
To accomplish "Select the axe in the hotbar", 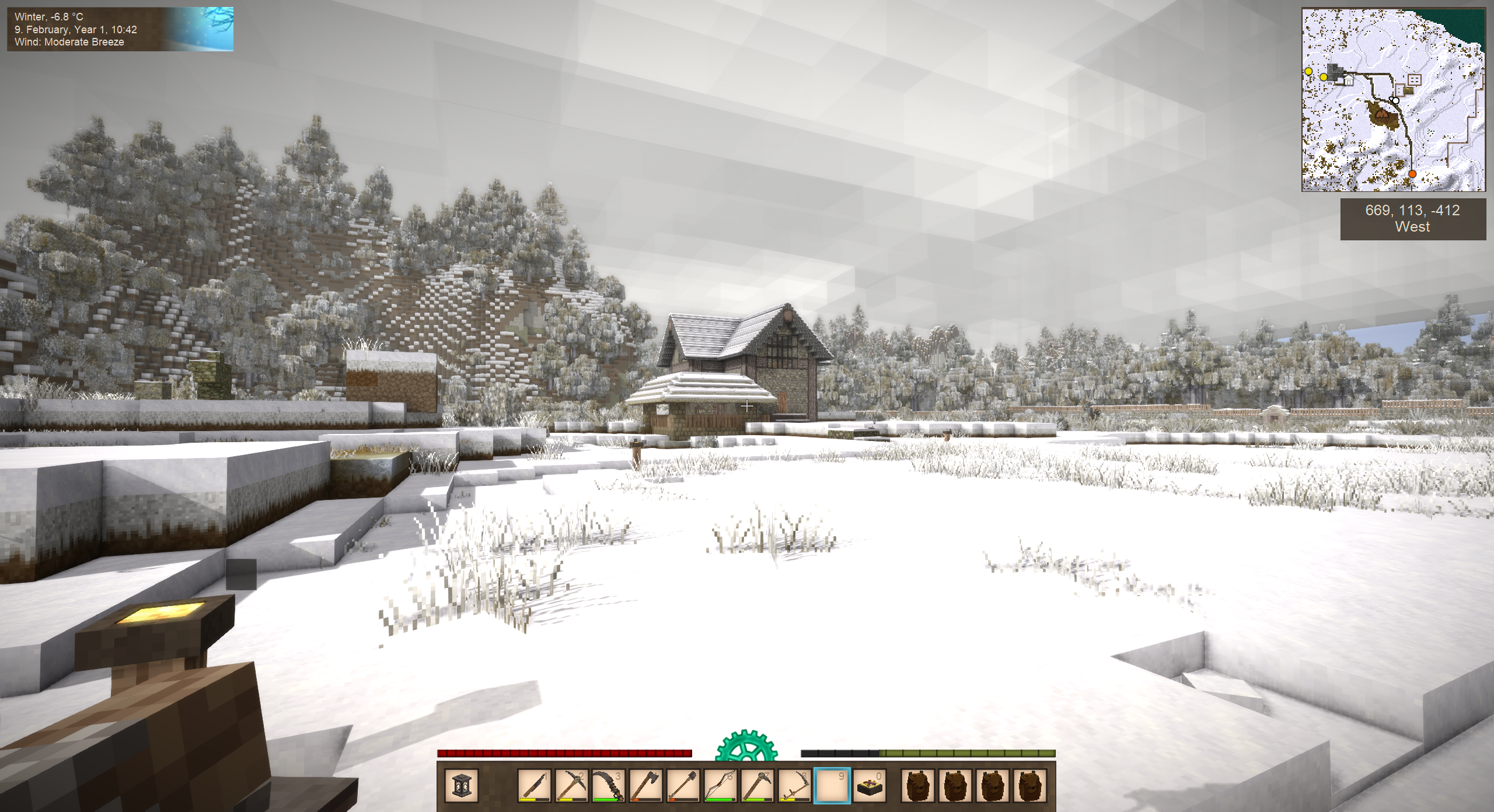I will click(646, 785).
